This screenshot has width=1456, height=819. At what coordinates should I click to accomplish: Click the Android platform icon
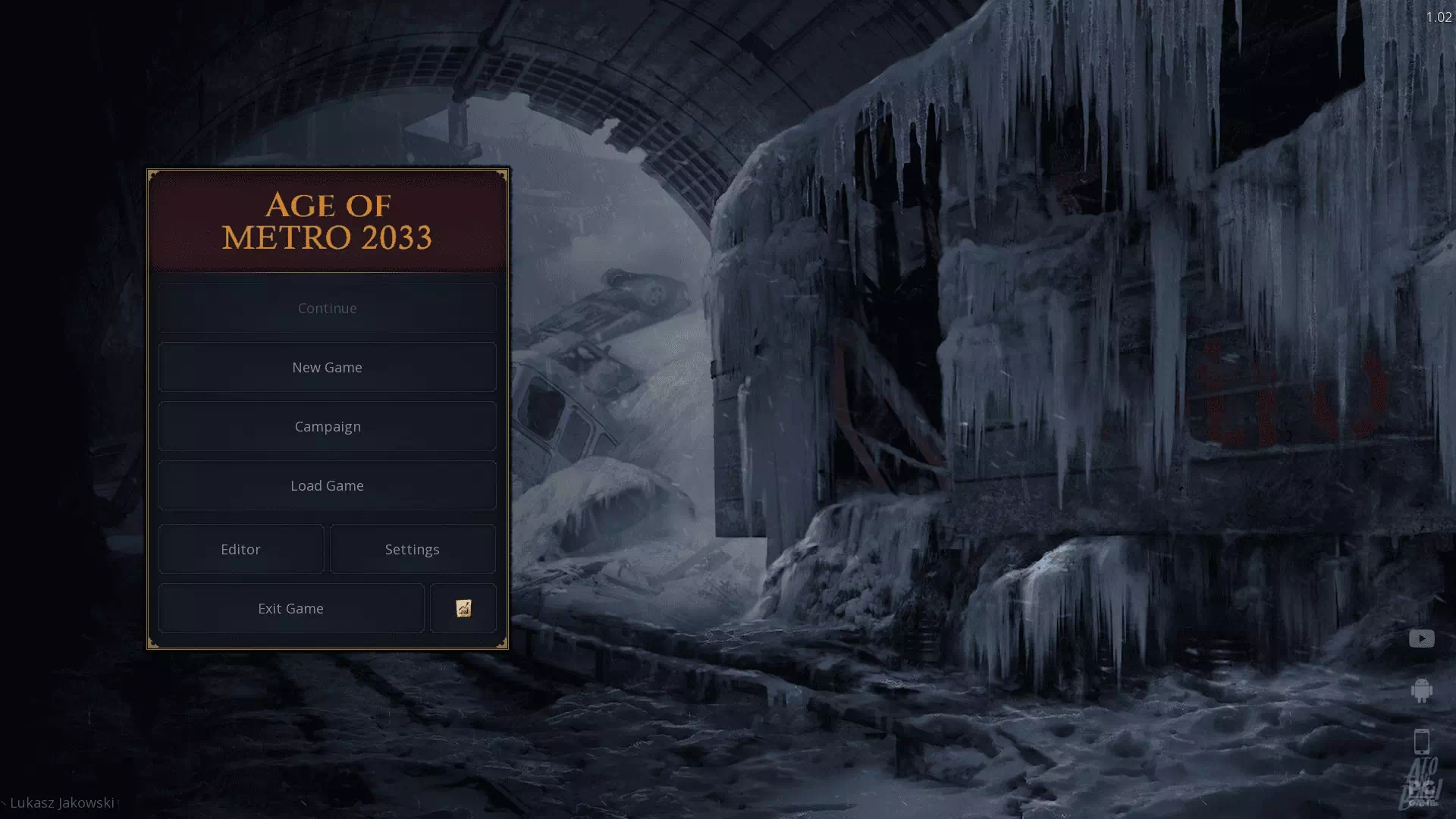pyautogui.click(x=1421, y=691)
